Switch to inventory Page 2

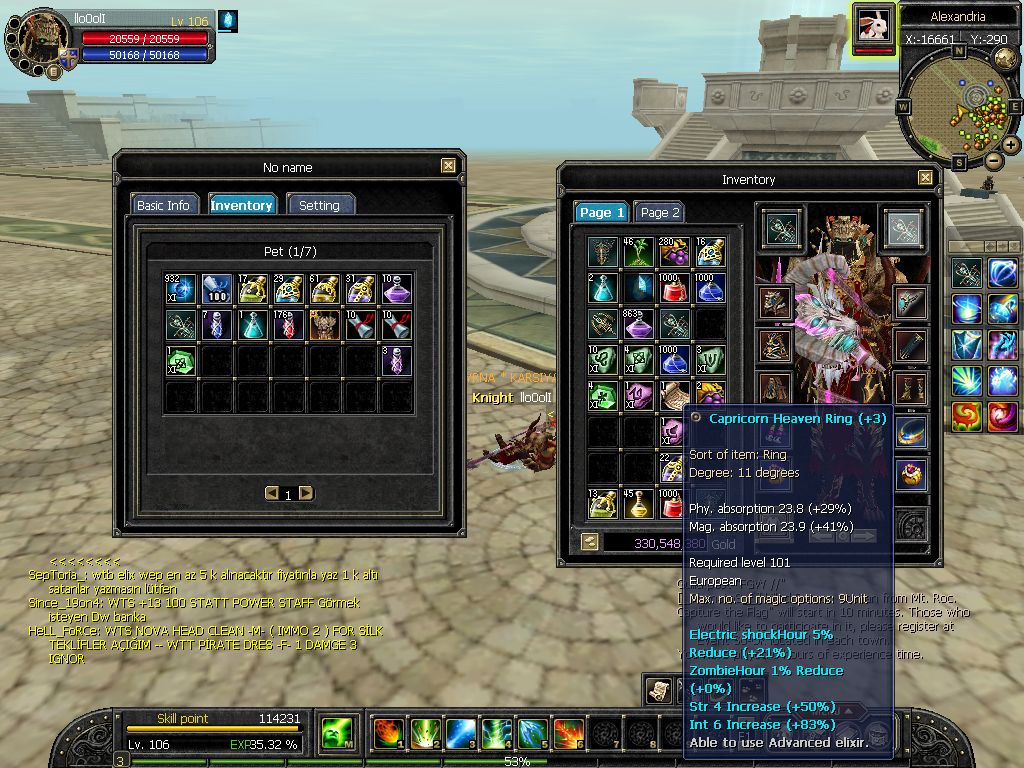tap(660, 212)
